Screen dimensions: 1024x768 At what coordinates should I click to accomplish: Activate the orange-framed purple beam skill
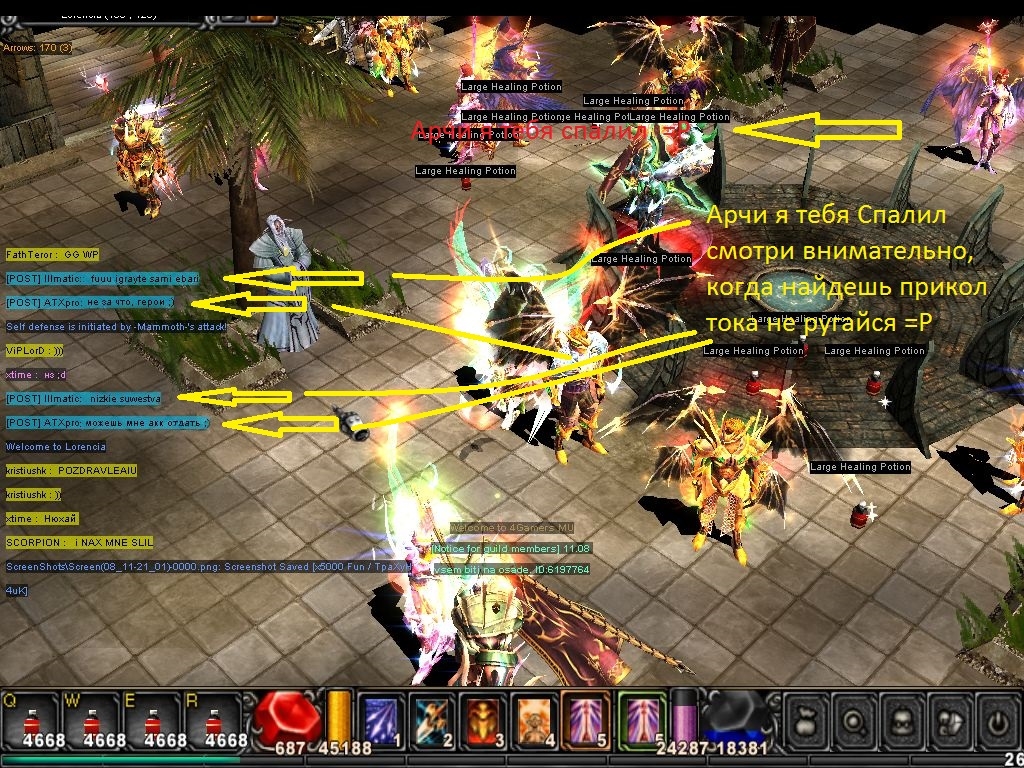(588, 719)
